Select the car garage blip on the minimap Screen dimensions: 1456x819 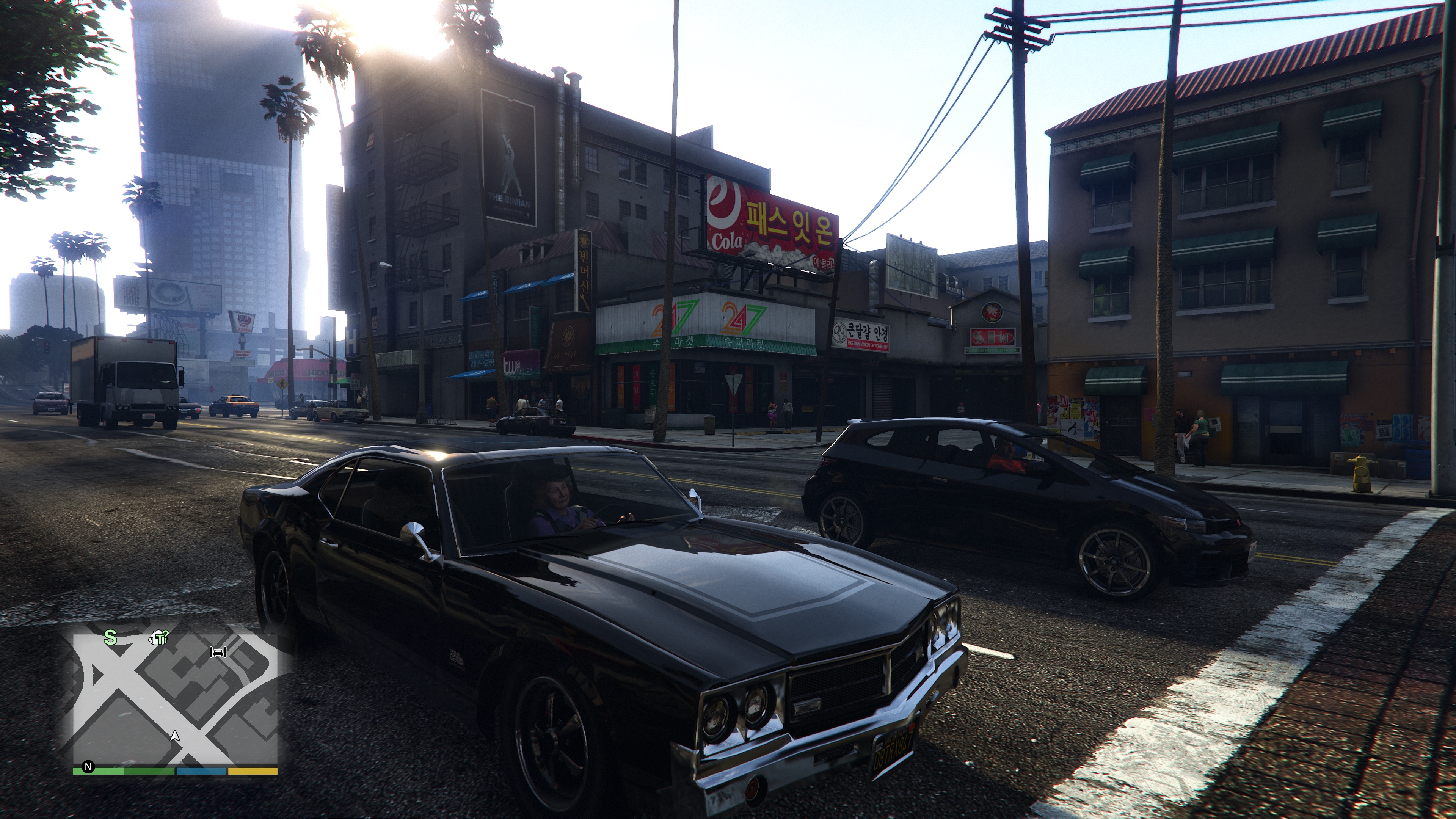(x=218, y=652)
